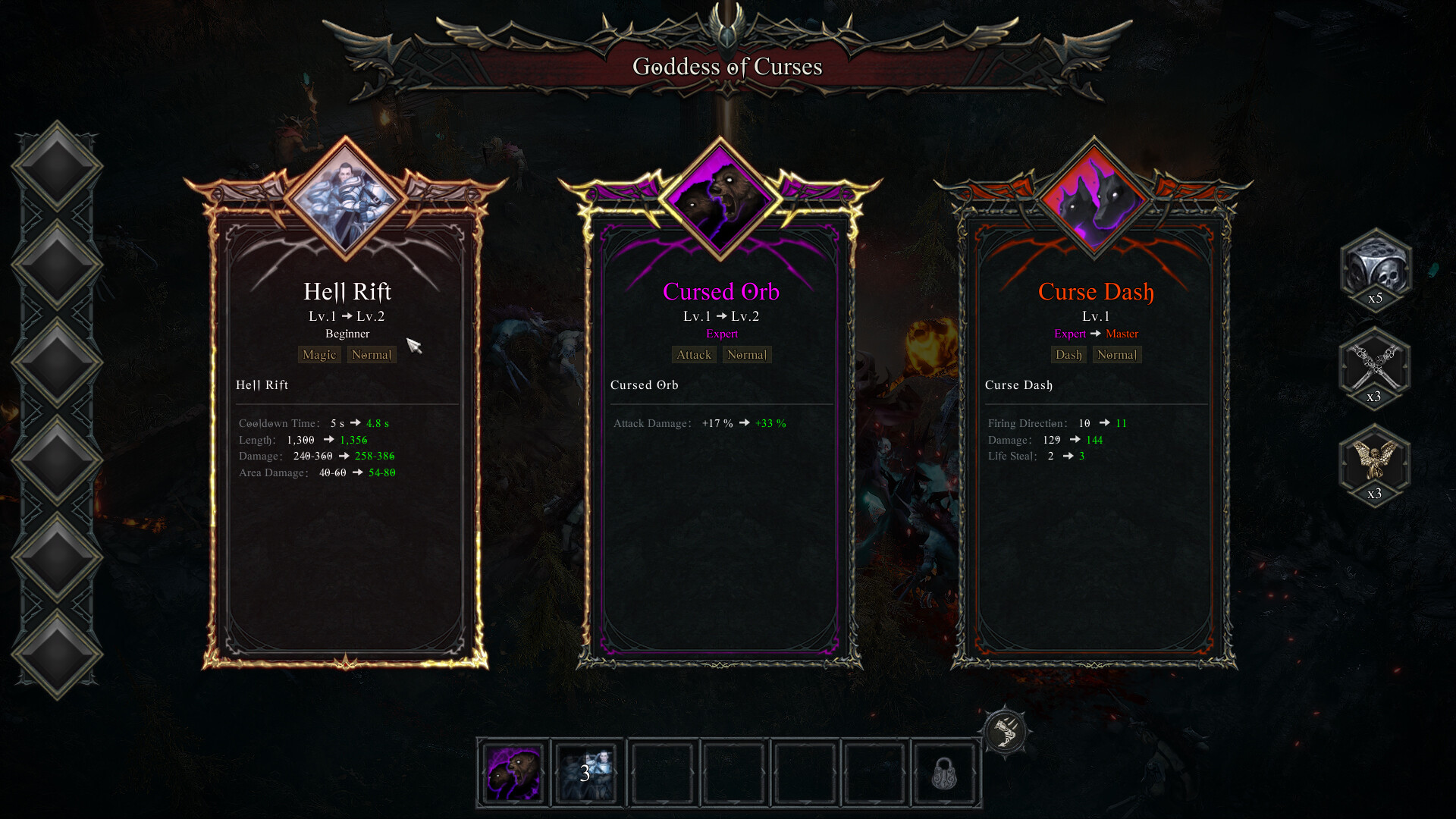Toggle the Attack tag on Cursed Orb
The image size is (1456, 819).
tap(693, 354)
